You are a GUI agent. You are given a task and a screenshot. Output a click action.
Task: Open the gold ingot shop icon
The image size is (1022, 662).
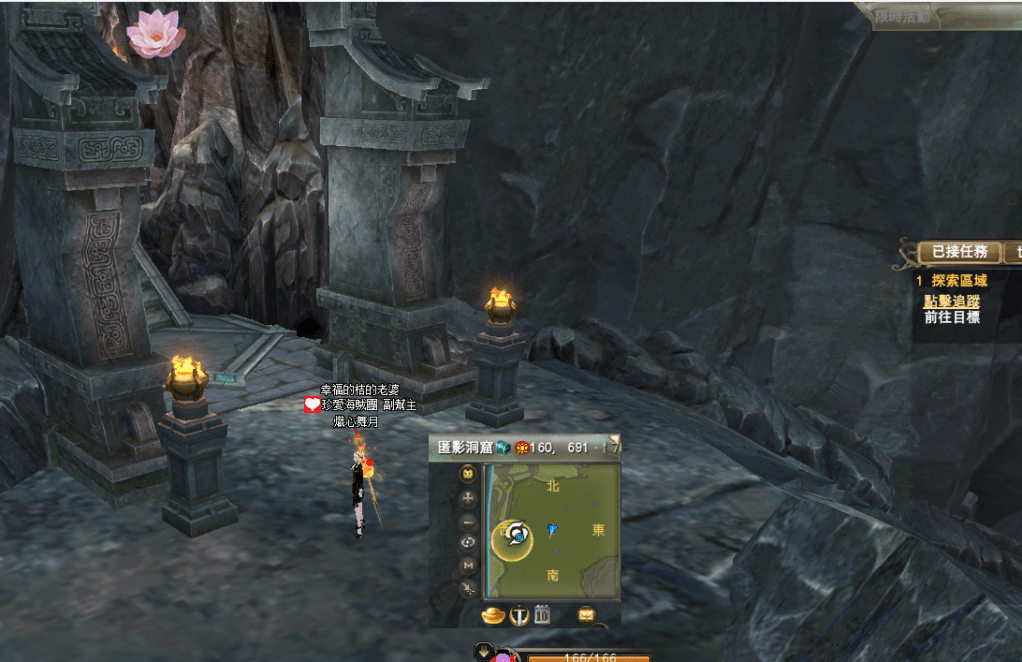[x=494, y=615]
